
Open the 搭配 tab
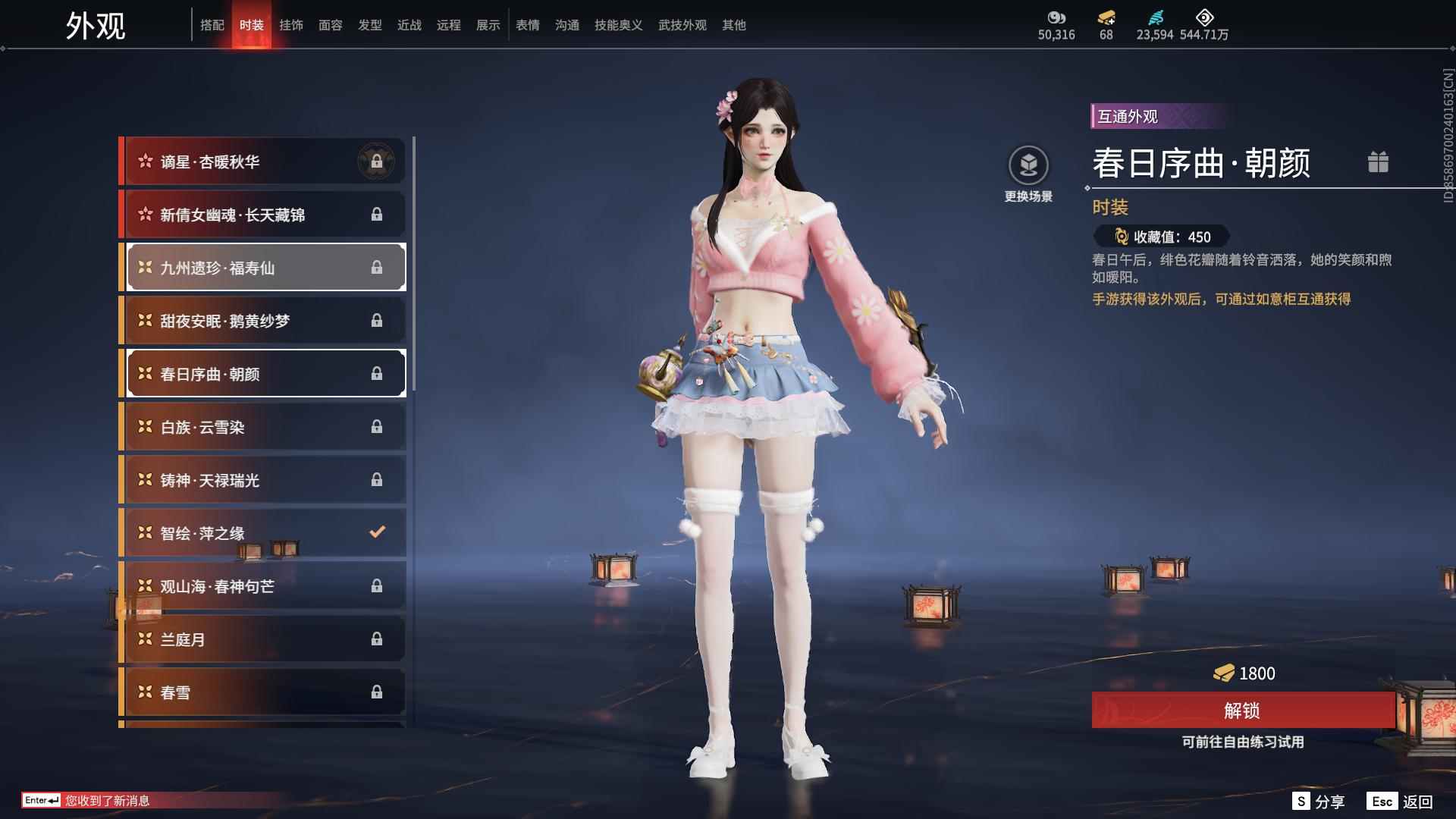tap(213, 25)
